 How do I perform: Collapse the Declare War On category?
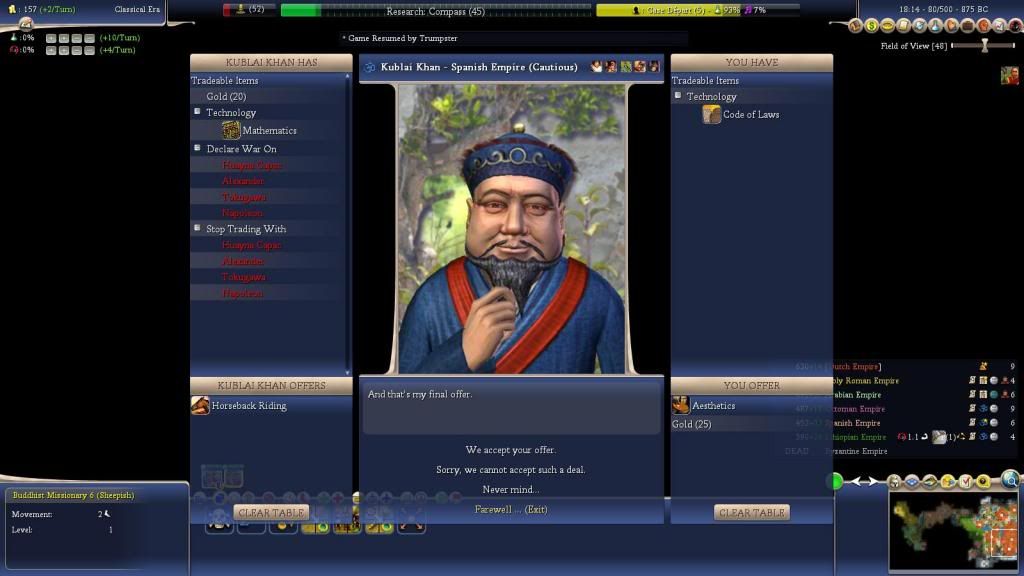198,148
